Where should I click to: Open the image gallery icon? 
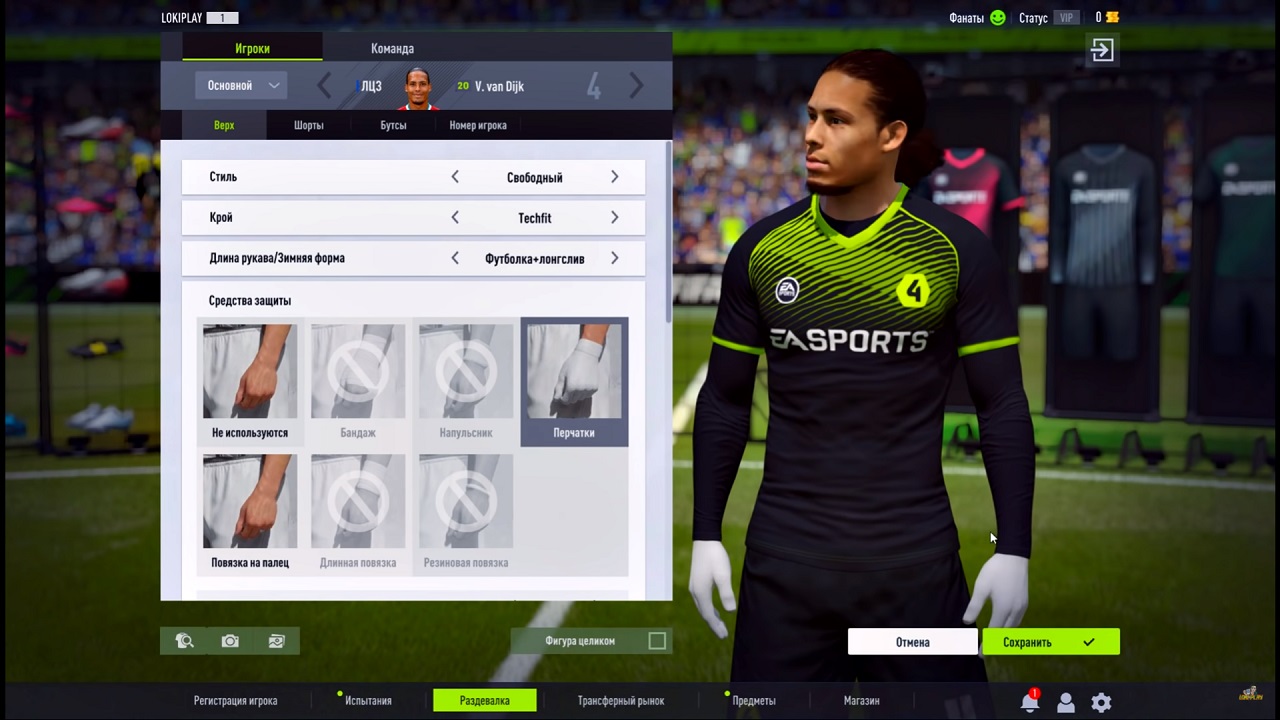276,641
